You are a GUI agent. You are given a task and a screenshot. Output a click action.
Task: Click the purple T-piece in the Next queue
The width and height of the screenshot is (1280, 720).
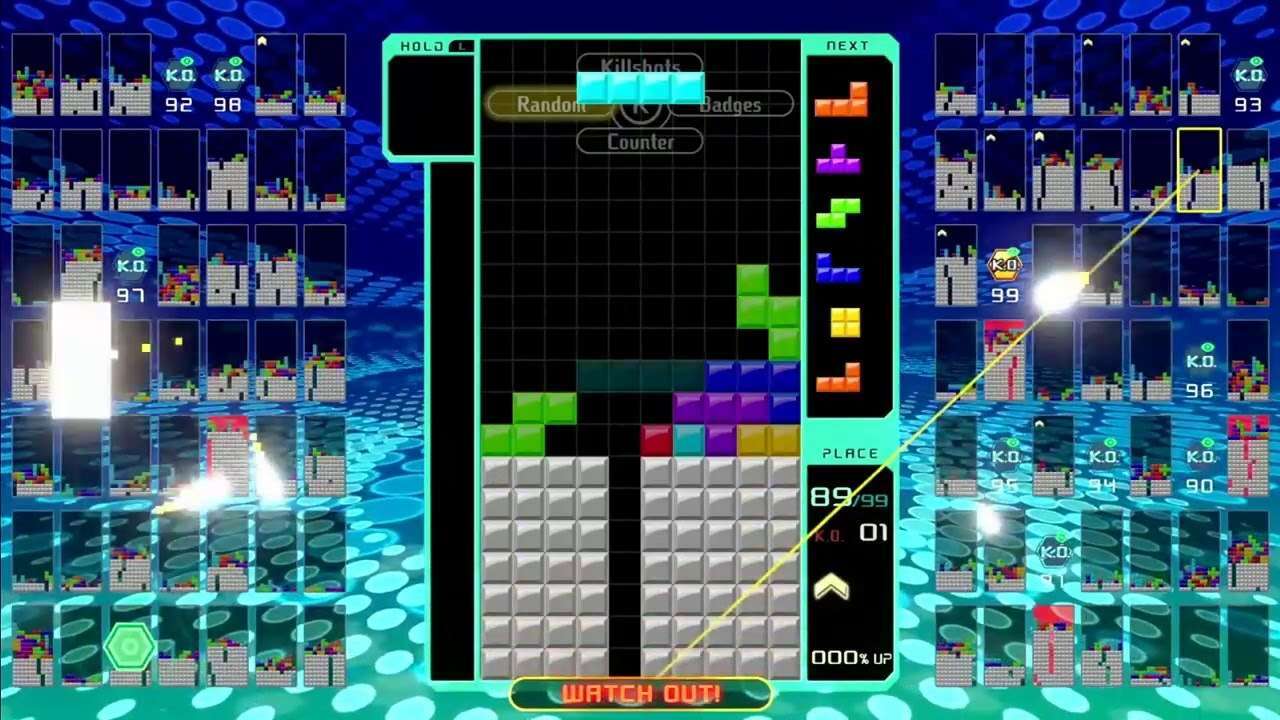click(x=839, y=158)
